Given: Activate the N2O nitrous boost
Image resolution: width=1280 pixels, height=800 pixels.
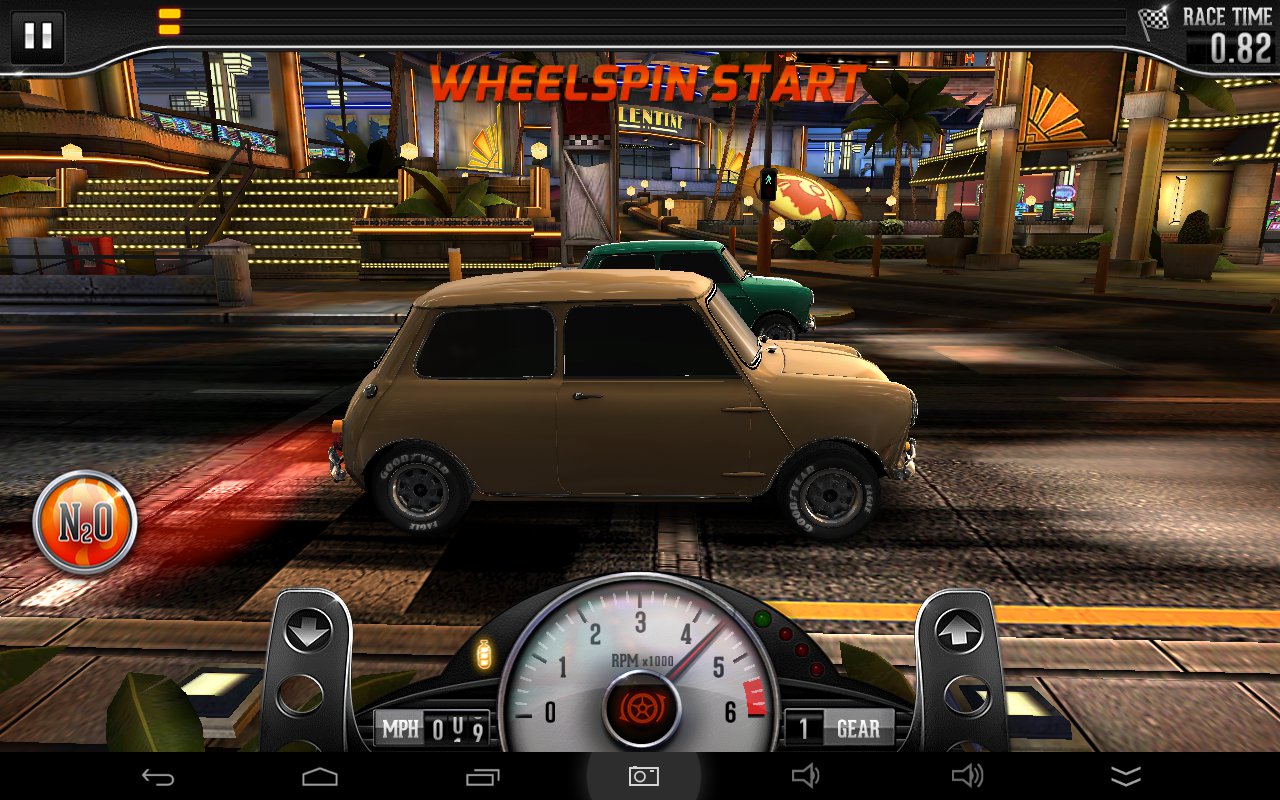Looking at the screenshot, I should click(x=85, y=522).
